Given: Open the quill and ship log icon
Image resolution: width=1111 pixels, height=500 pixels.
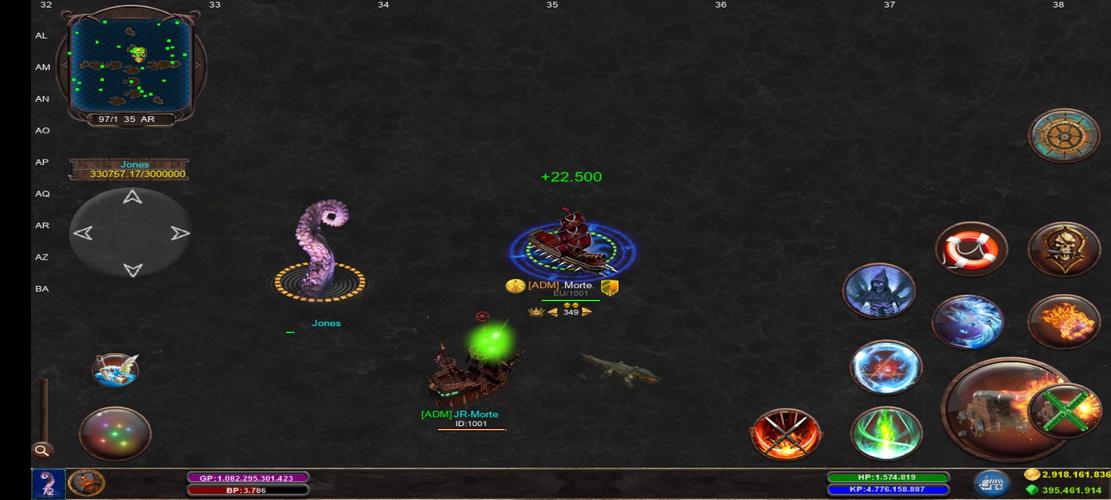Looking at the screenshot, I should 115,369.
